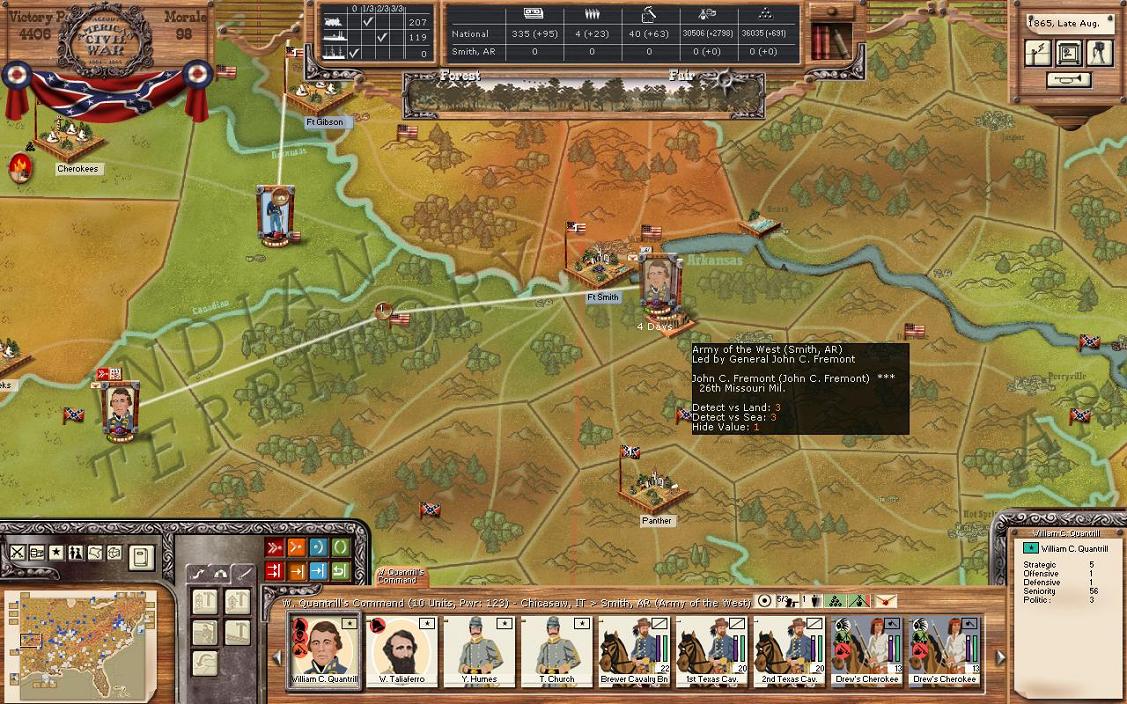1127x704 pixels.
Task: Select the 2nd Texas Cav. unit
Action: [789, 650]
